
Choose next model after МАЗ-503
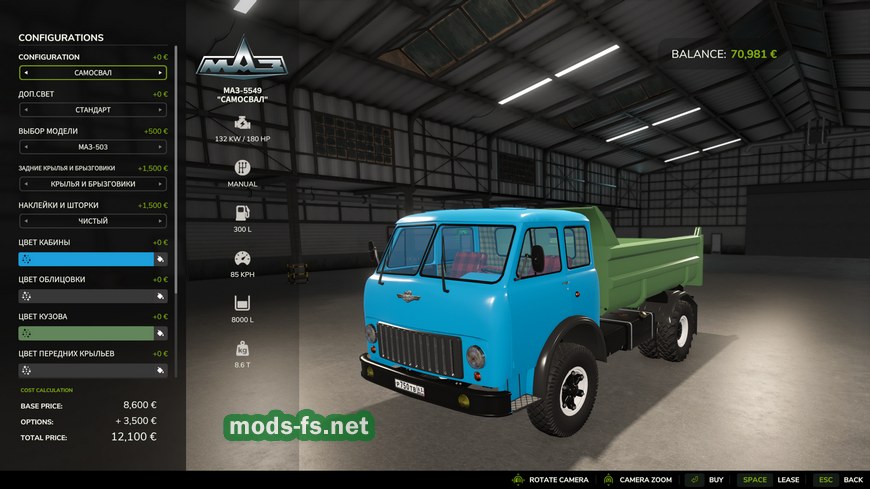pos(160,147)
